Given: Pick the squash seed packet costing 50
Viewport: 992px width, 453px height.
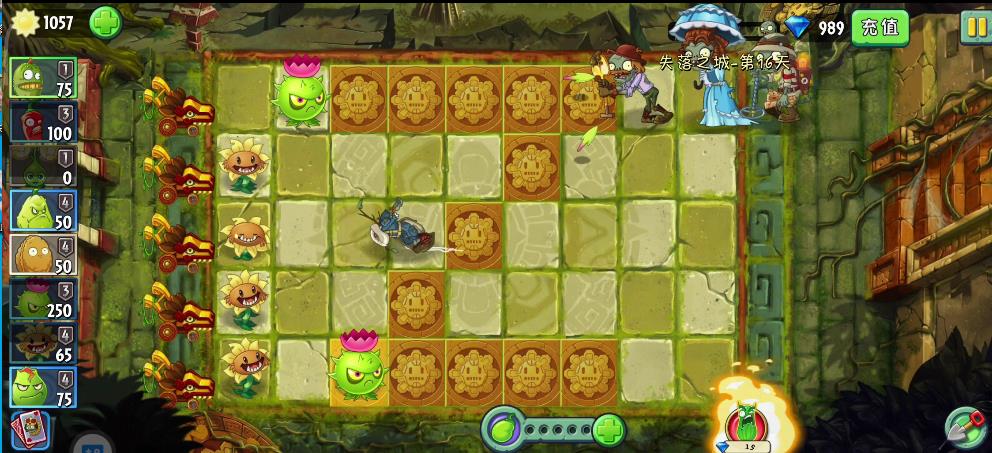Looking at the screenshot, I should (42, 210).
